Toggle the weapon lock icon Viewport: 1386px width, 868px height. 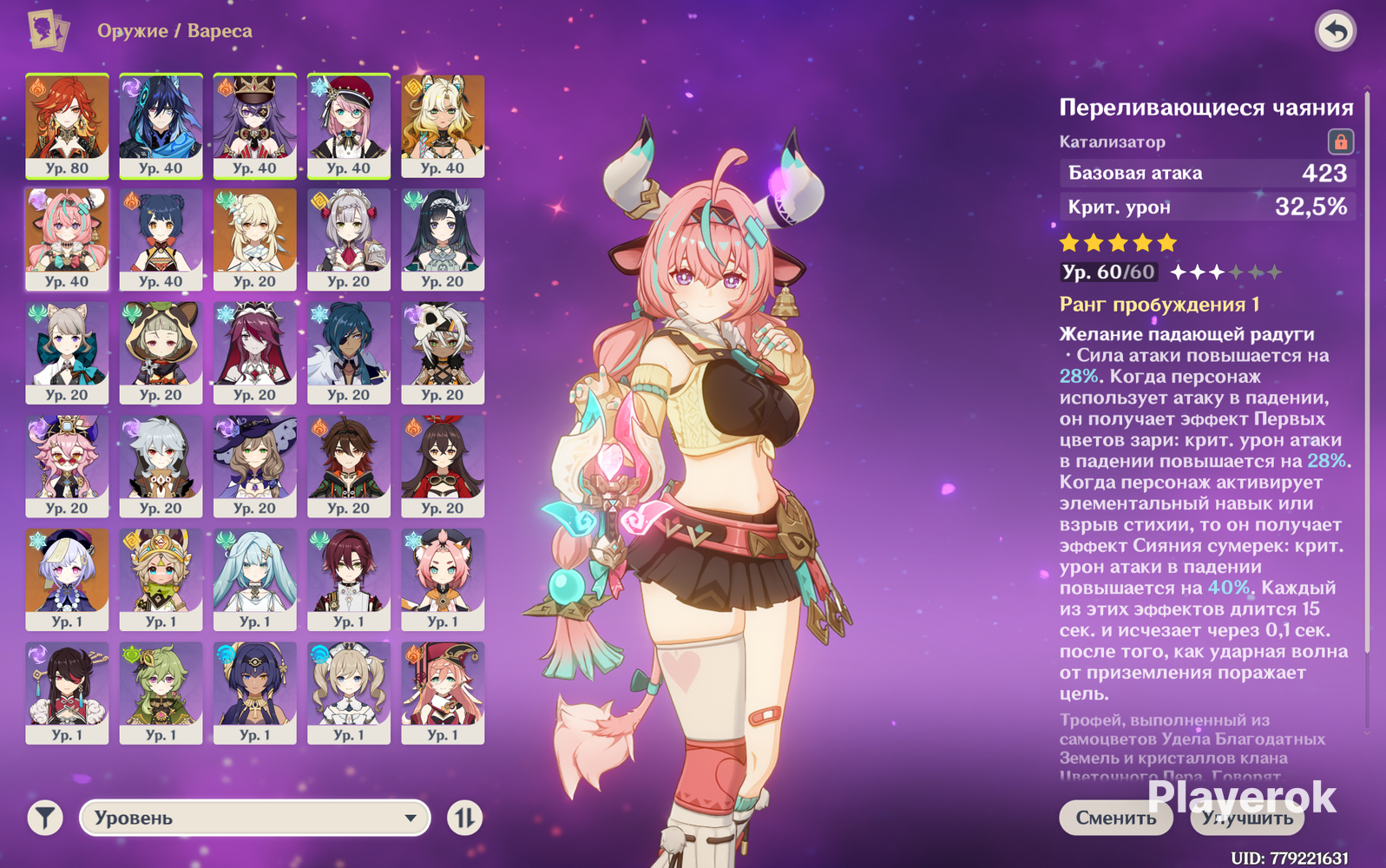click(1340, 141)
